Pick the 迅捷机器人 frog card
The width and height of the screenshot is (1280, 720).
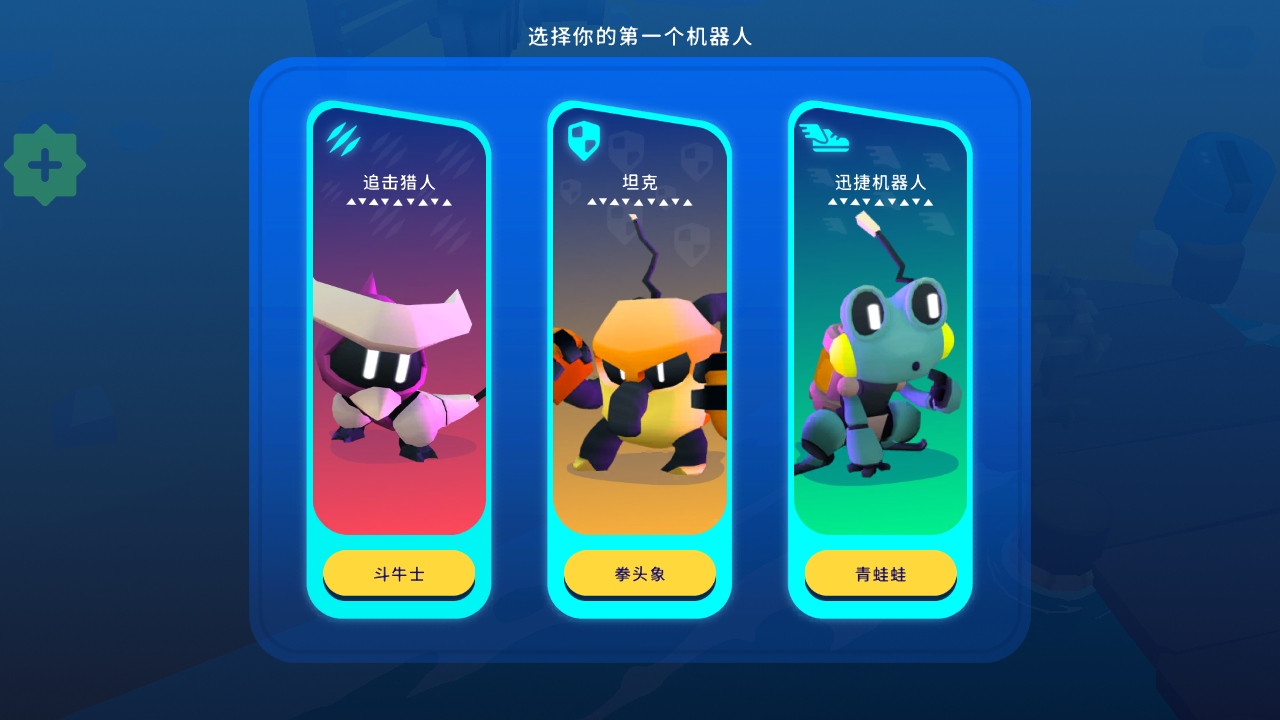880,330
